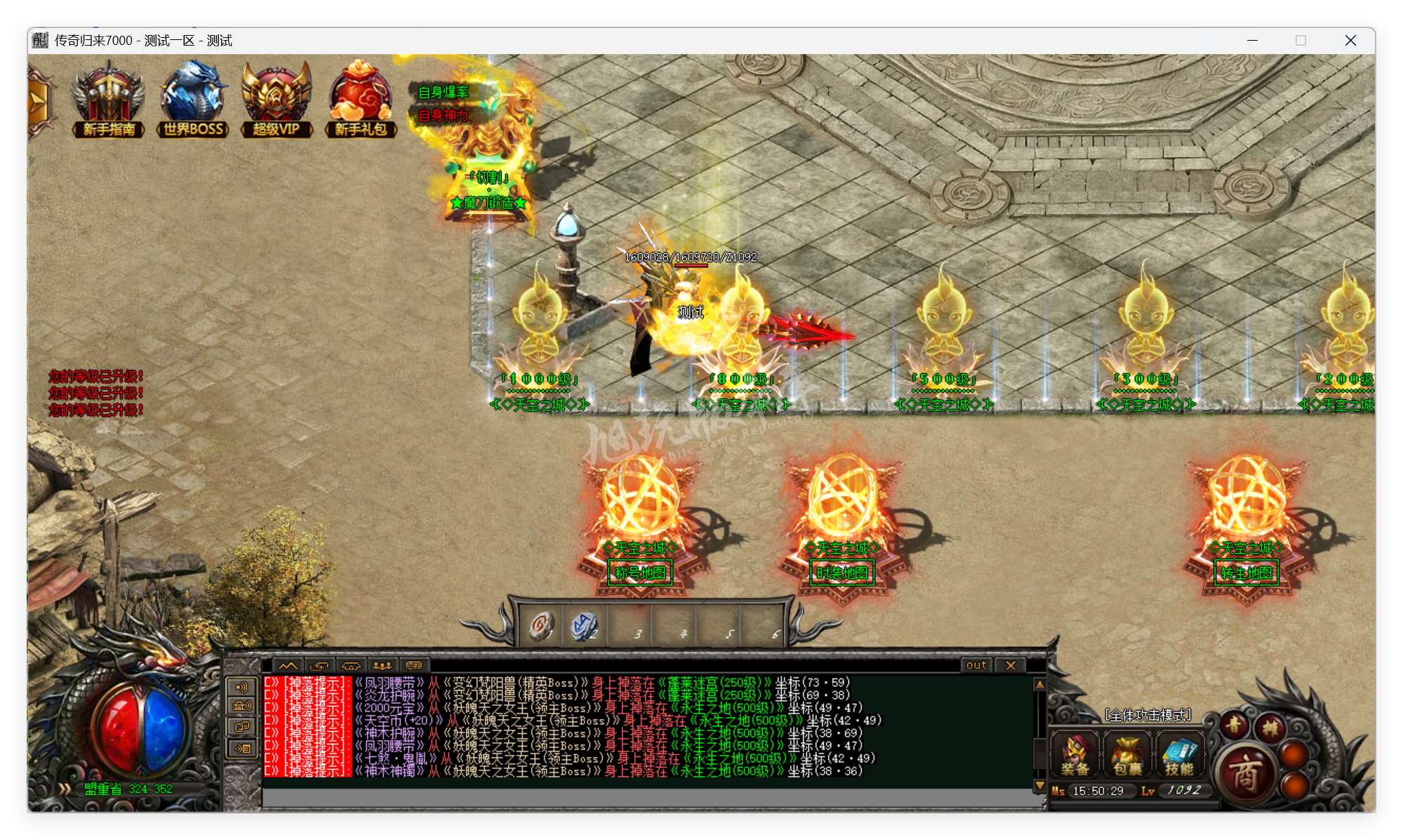Toggle the 音 sound button near the shop orb
The height and width of the screenshot is (840, 1403).
pos(1233,726)
